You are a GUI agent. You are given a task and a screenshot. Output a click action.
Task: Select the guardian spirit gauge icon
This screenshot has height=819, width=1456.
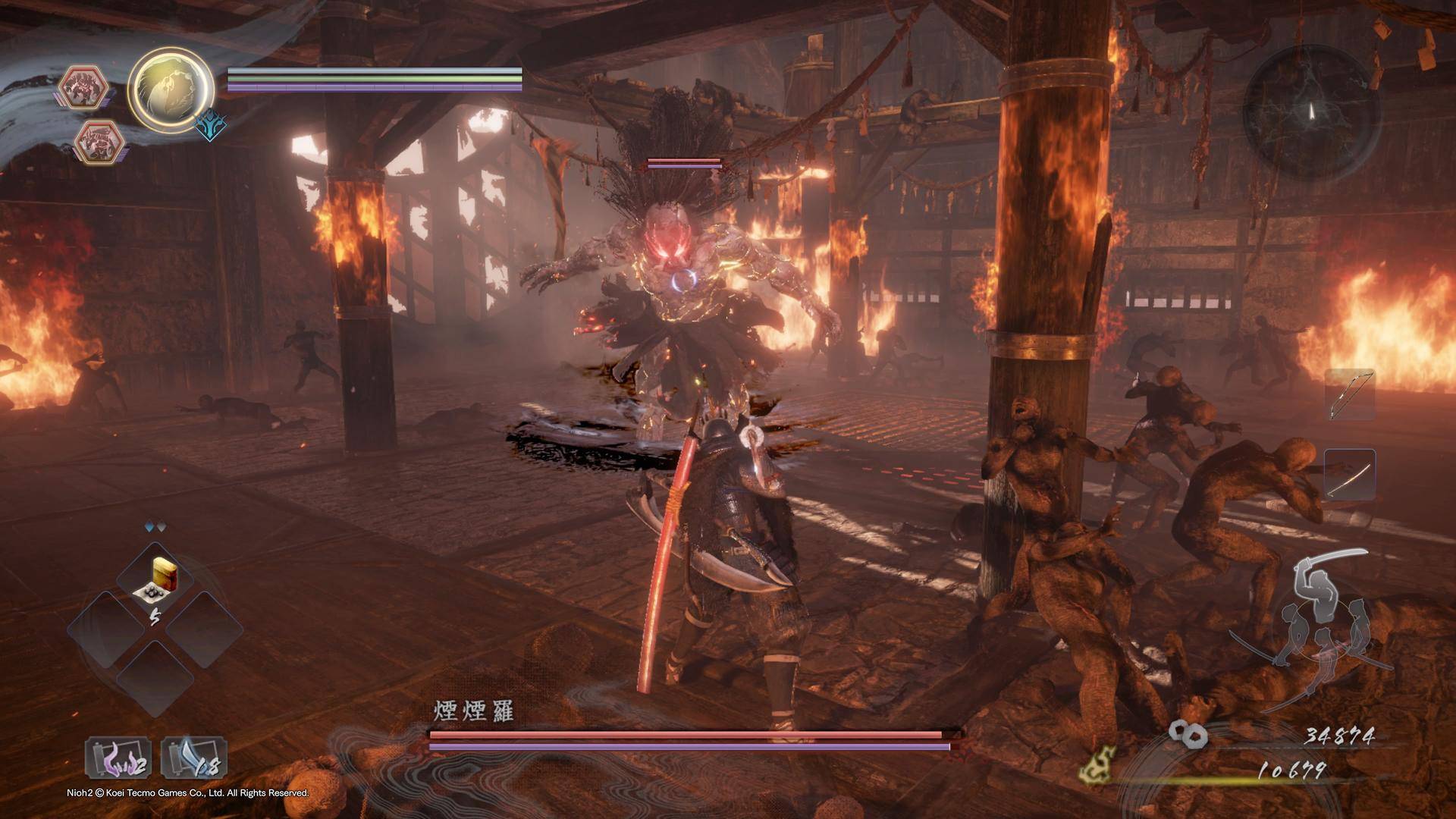170,91
